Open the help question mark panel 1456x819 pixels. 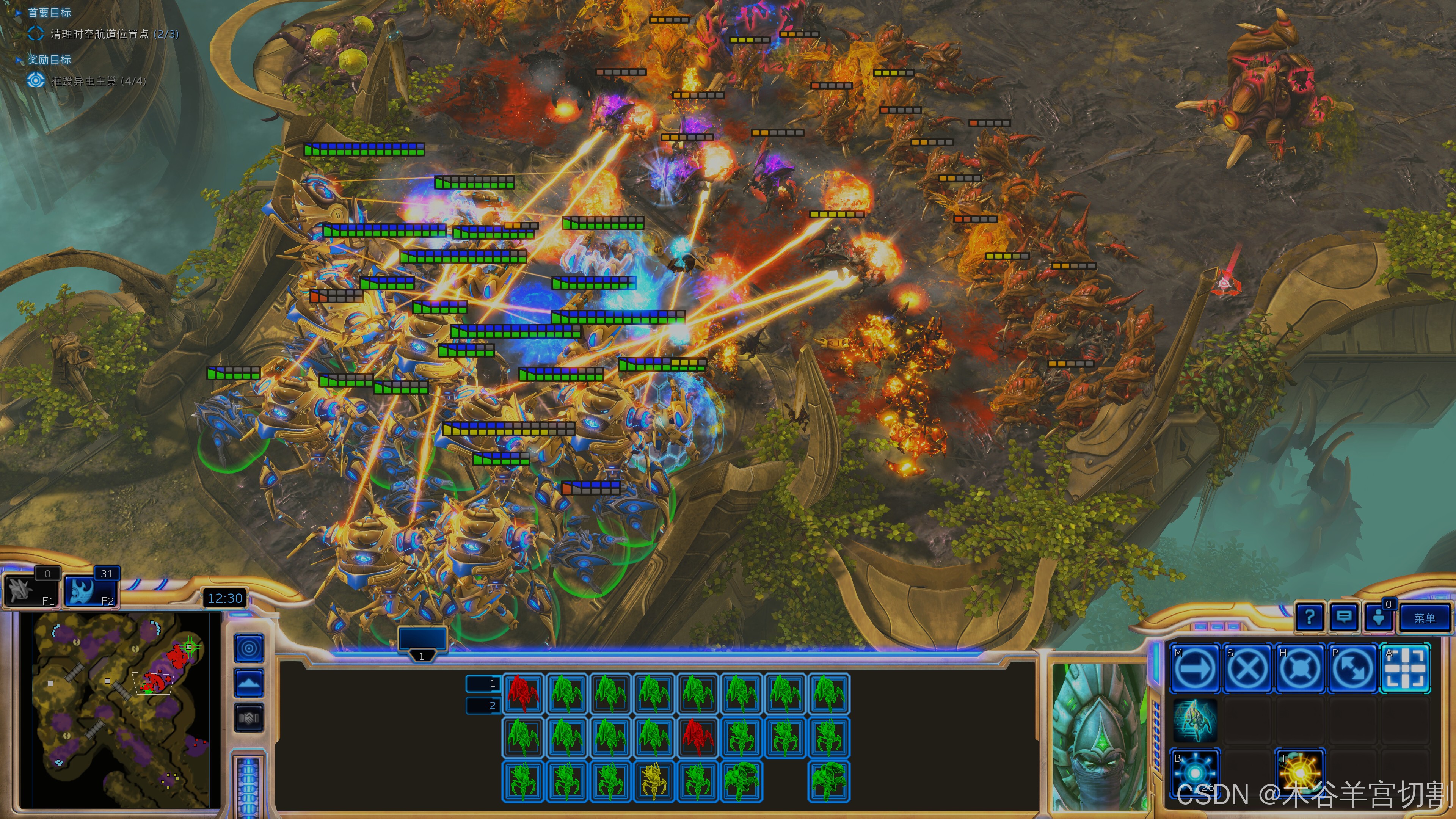pos(1309,617)
